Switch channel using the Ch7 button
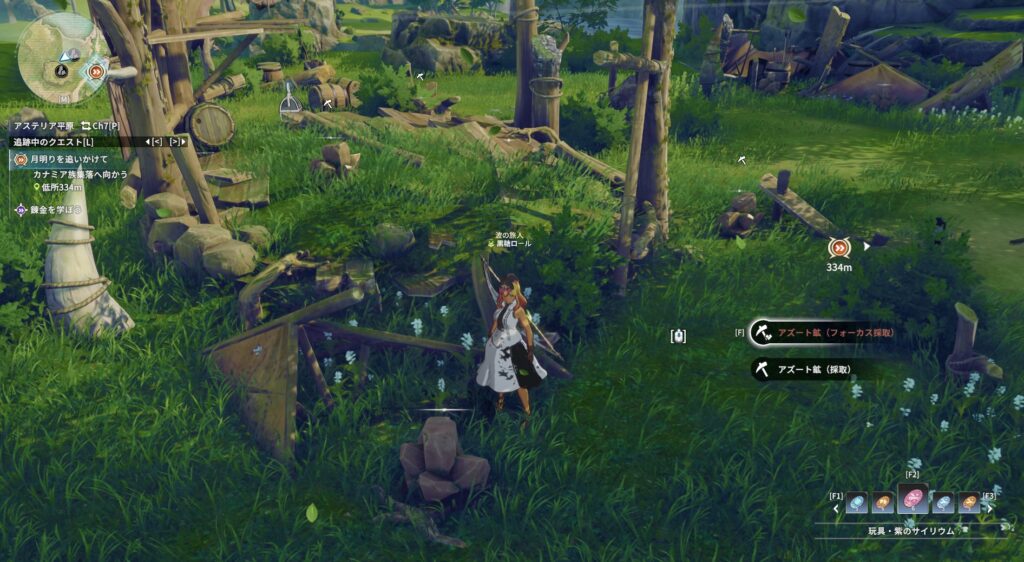The height and width of the screenshot is (562, 1024). point(101,126)
